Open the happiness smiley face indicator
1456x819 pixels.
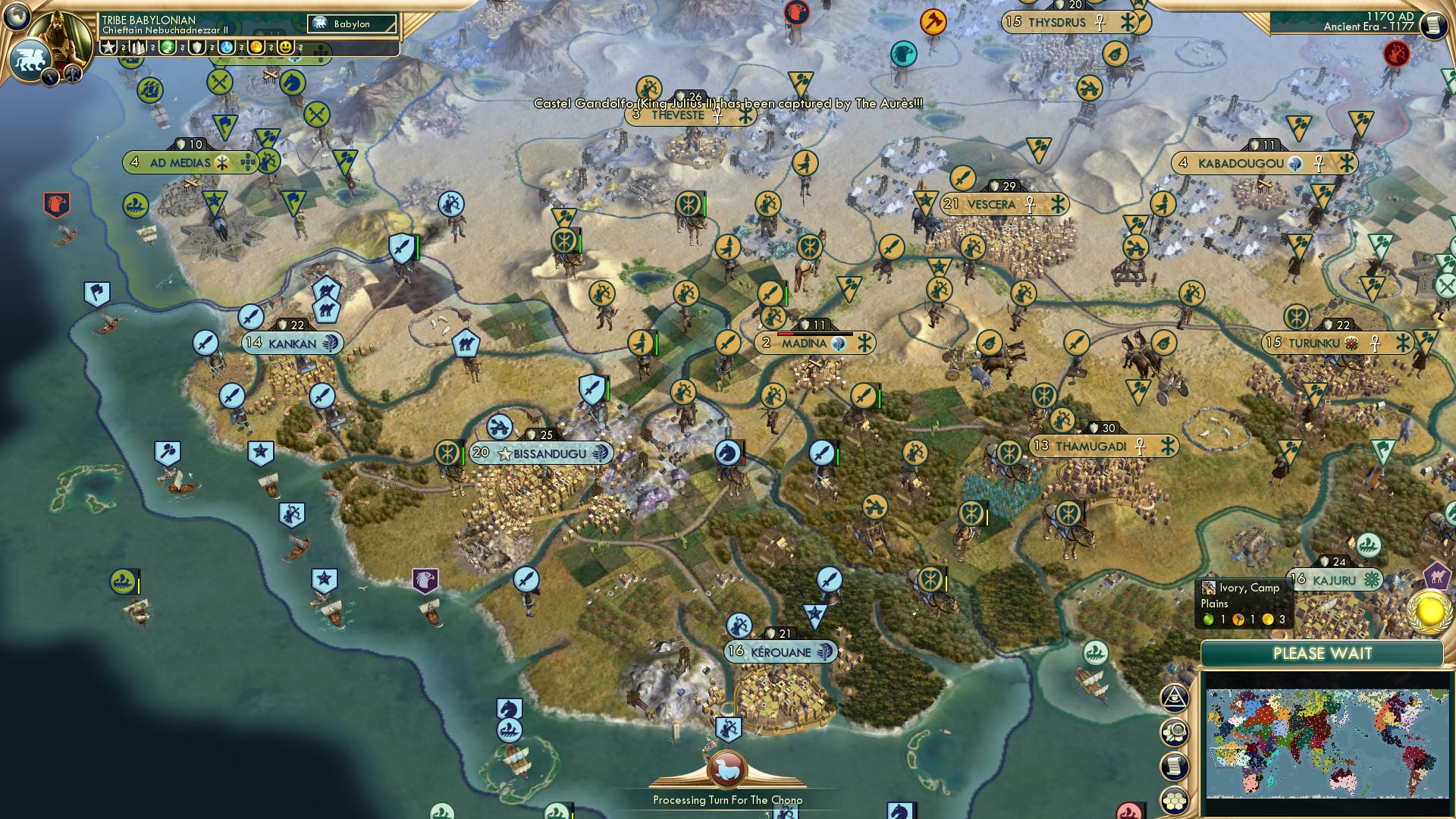[x=287, y=47]
